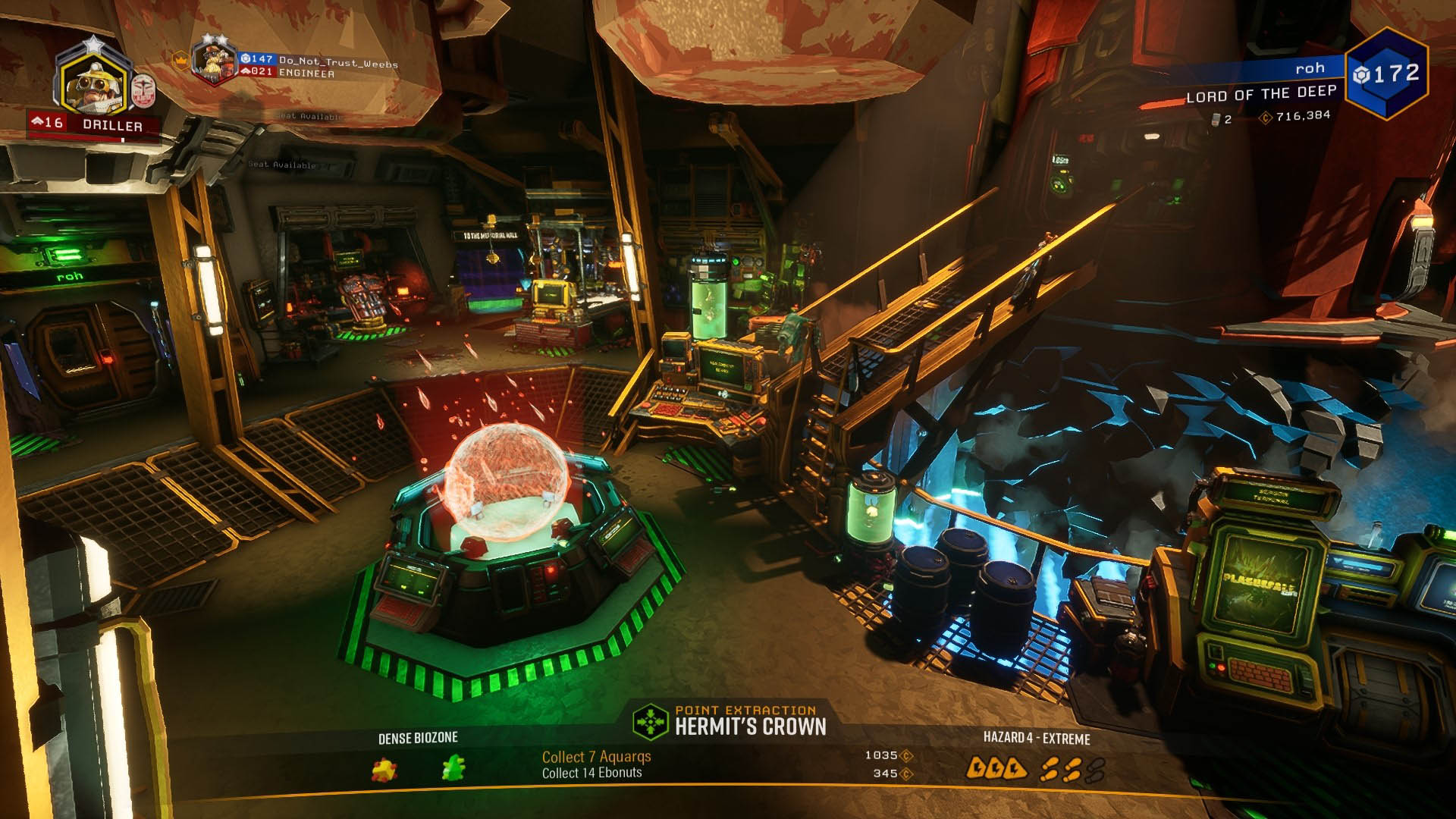The height and width of the screenshot is (819, 1456).
Task: Click the Dense Biozone warning mutator icon
Action: click(x=384, y=770)
